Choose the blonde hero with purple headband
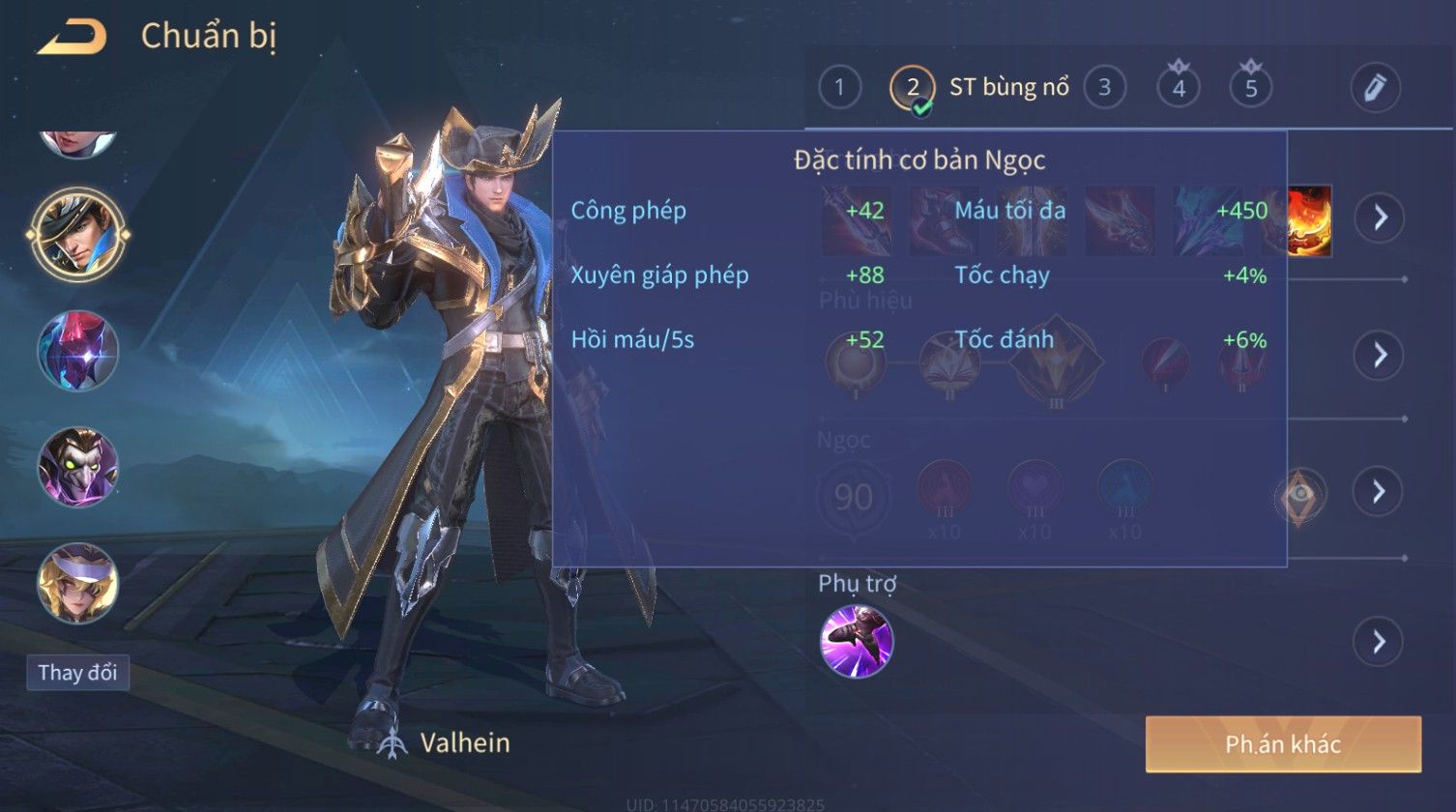 click(77, 583)
